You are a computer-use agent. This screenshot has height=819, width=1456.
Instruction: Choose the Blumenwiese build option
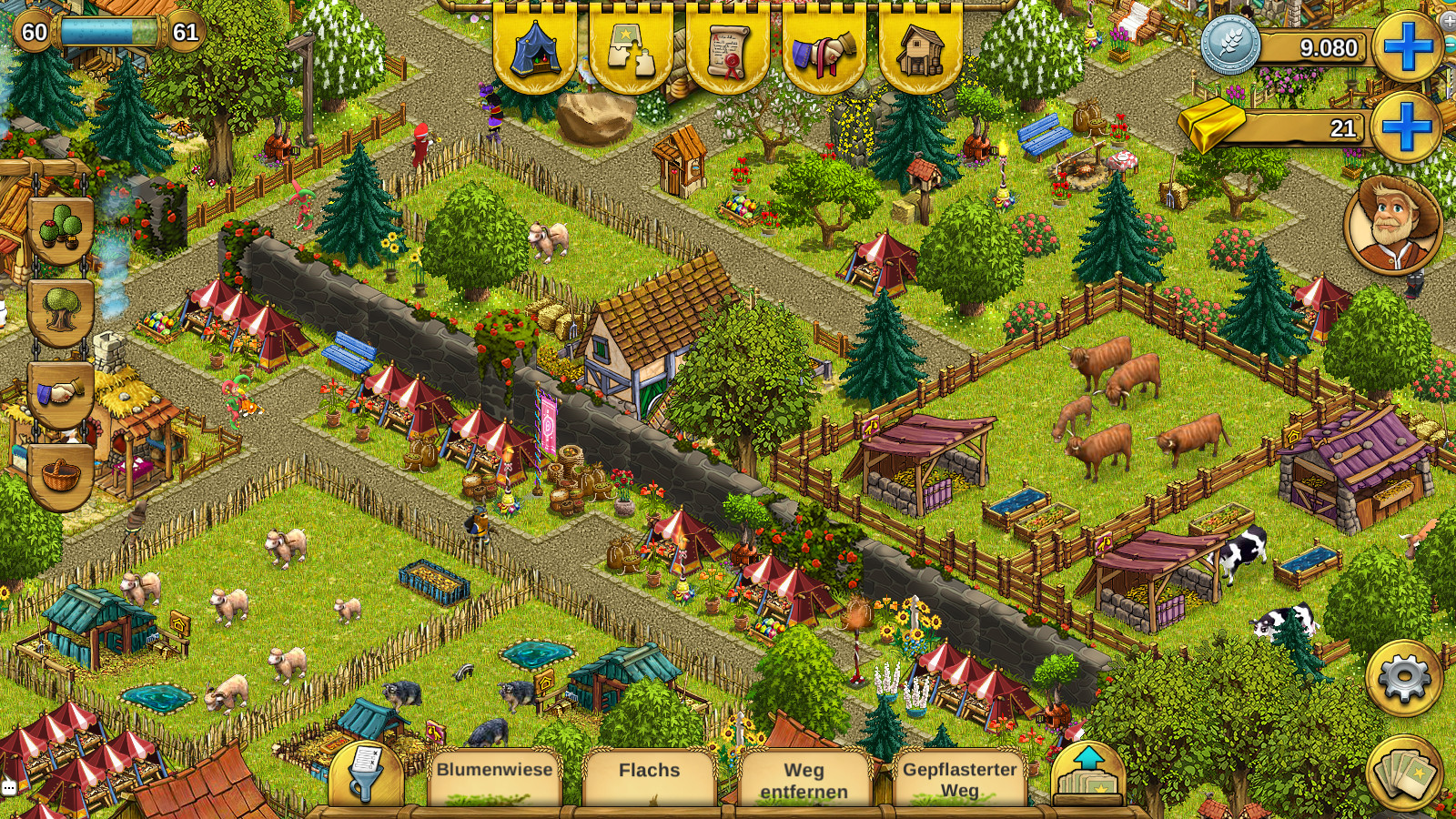click(x=494, y=775)
